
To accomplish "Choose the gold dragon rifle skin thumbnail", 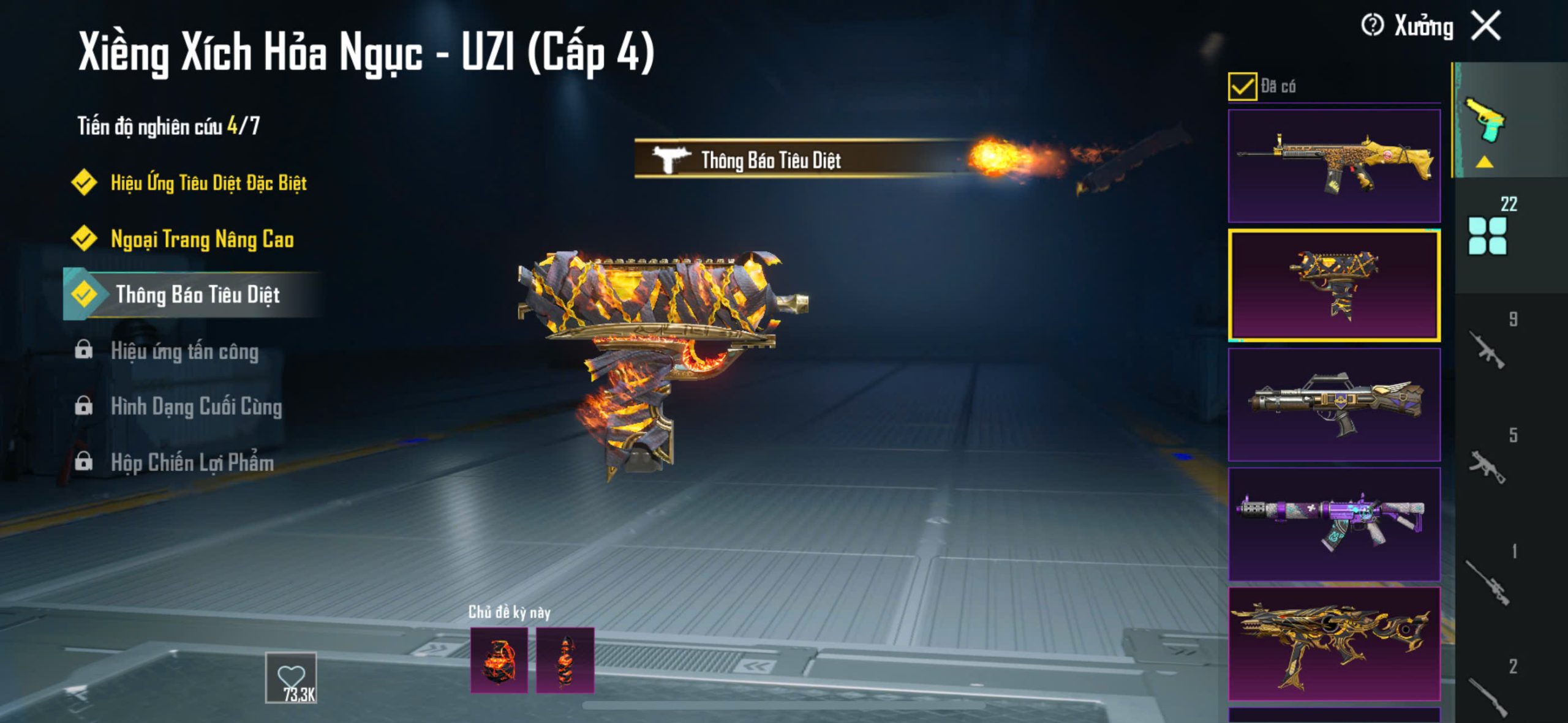I will 1334,643.
